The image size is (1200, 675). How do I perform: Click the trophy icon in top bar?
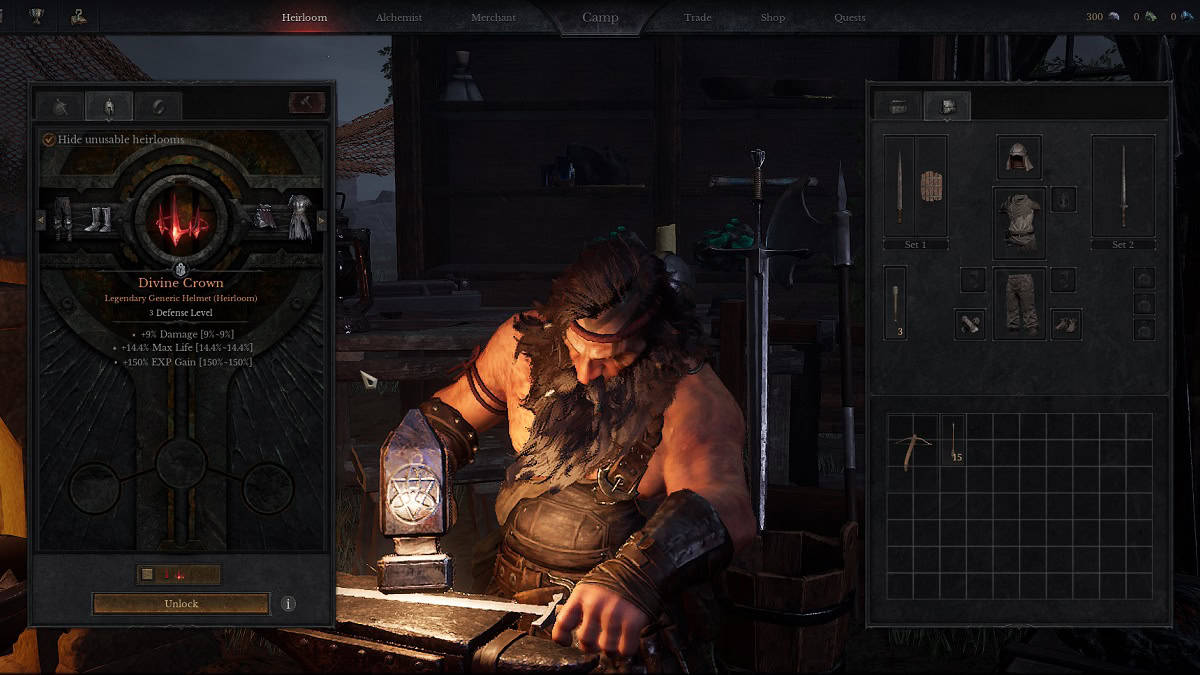37,16
